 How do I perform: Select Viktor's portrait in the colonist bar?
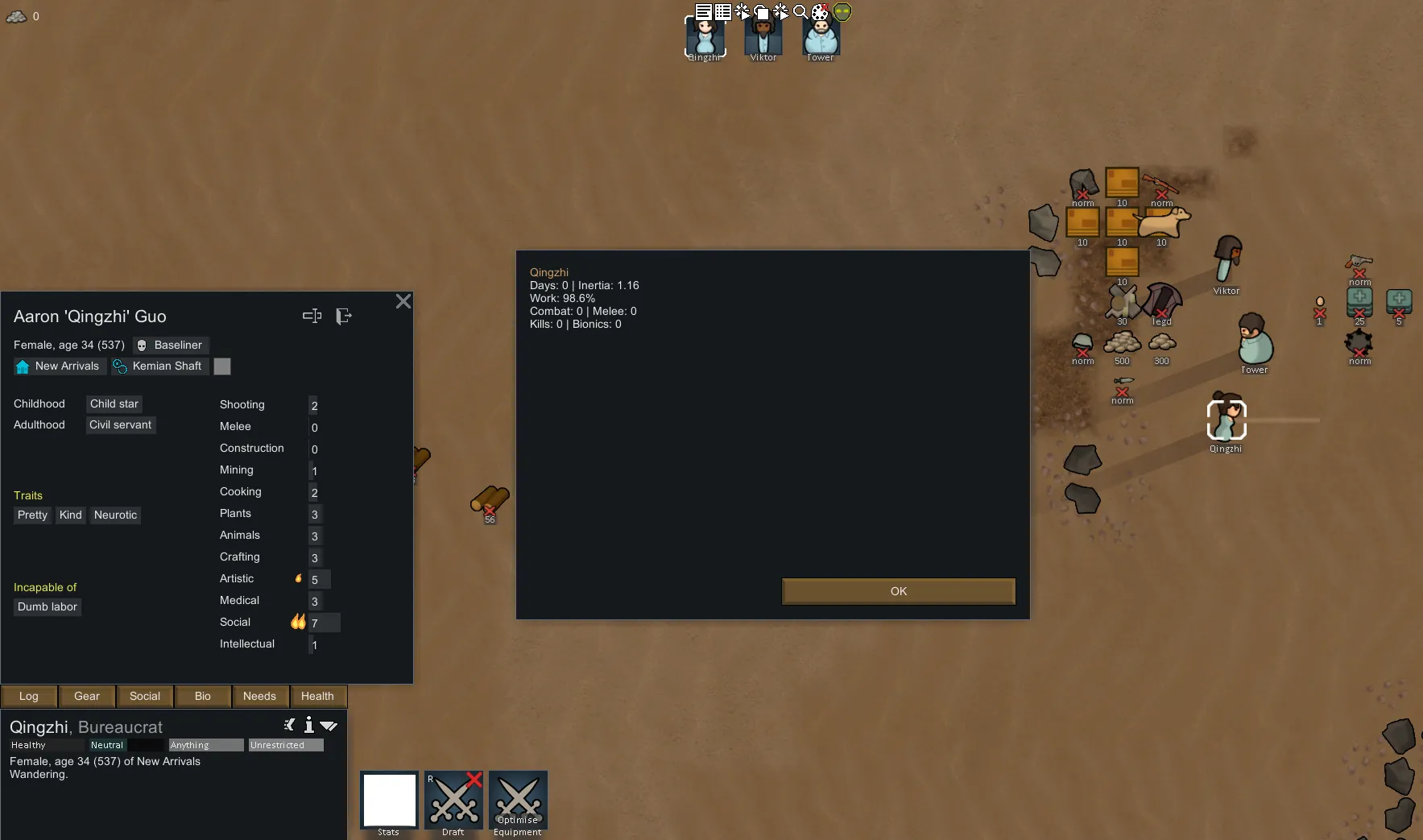763,37
